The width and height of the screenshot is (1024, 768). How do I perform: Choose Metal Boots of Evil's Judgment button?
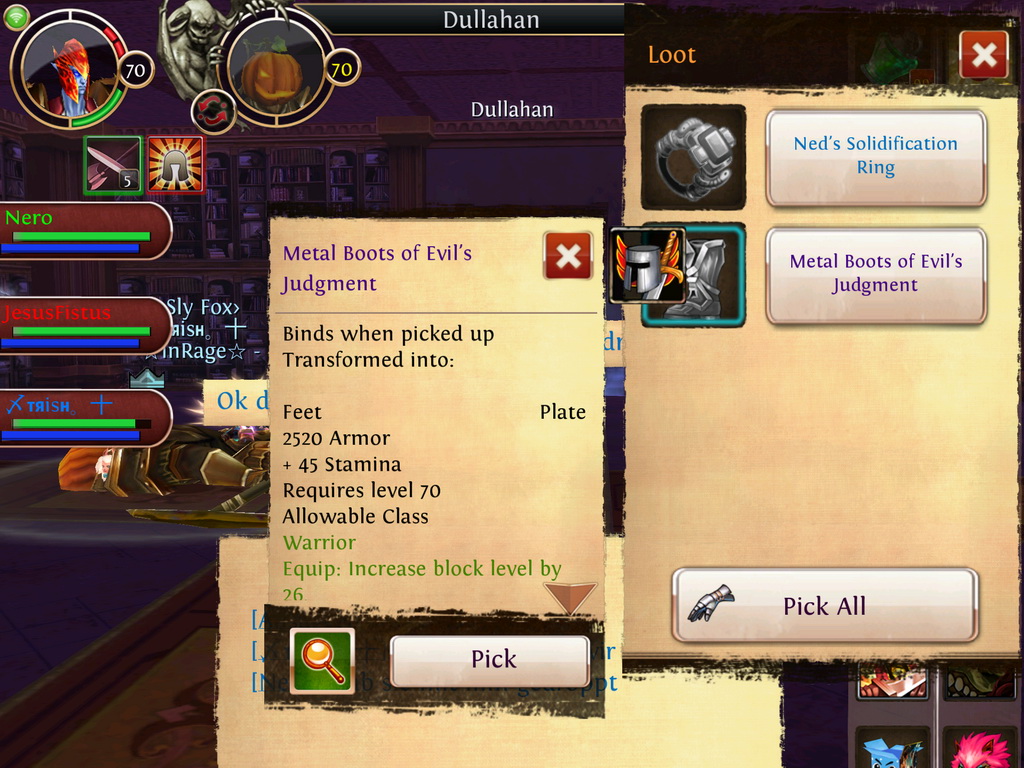[x=876, y=274]
